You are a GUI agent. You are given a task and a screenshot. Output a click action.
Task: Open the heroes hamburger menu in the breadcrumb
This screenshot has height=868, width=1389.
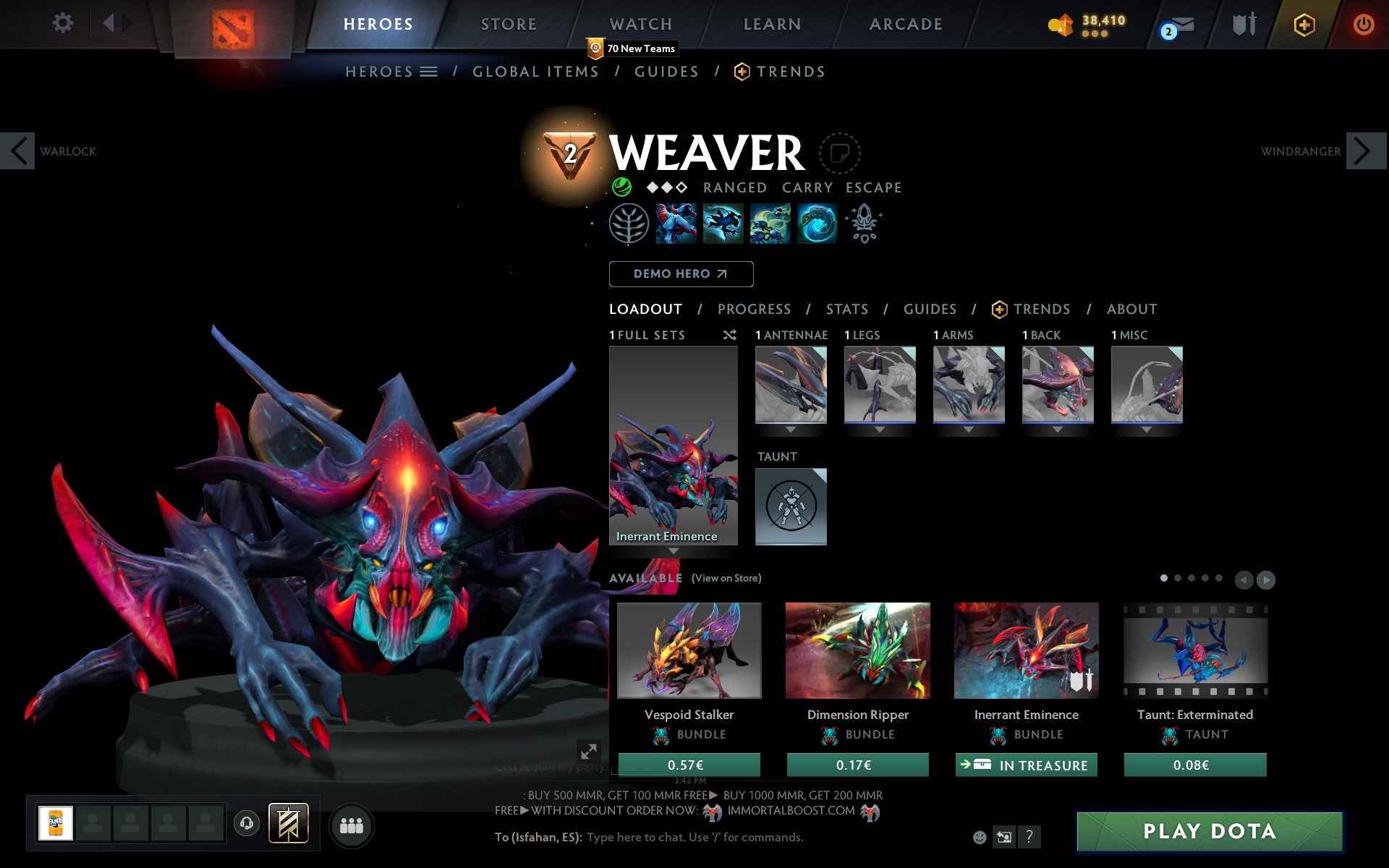[x=429, y=72]
